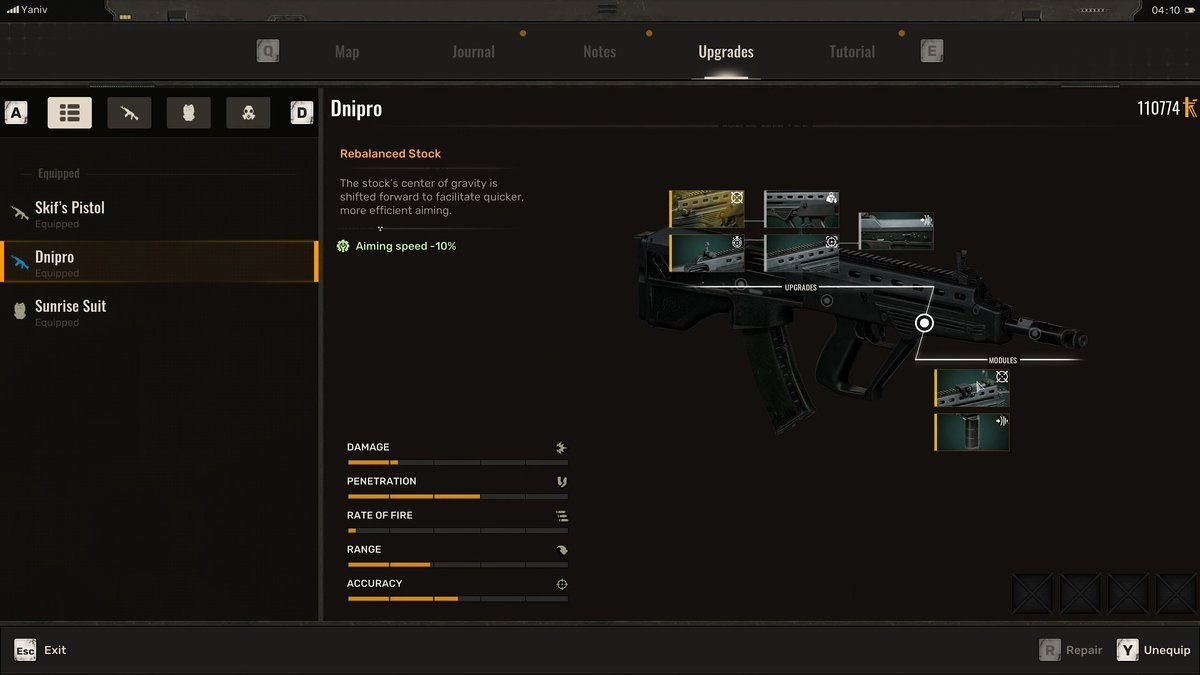Open the Notes tab
This screenshot has width=1200, height=675.
[599, 52]
